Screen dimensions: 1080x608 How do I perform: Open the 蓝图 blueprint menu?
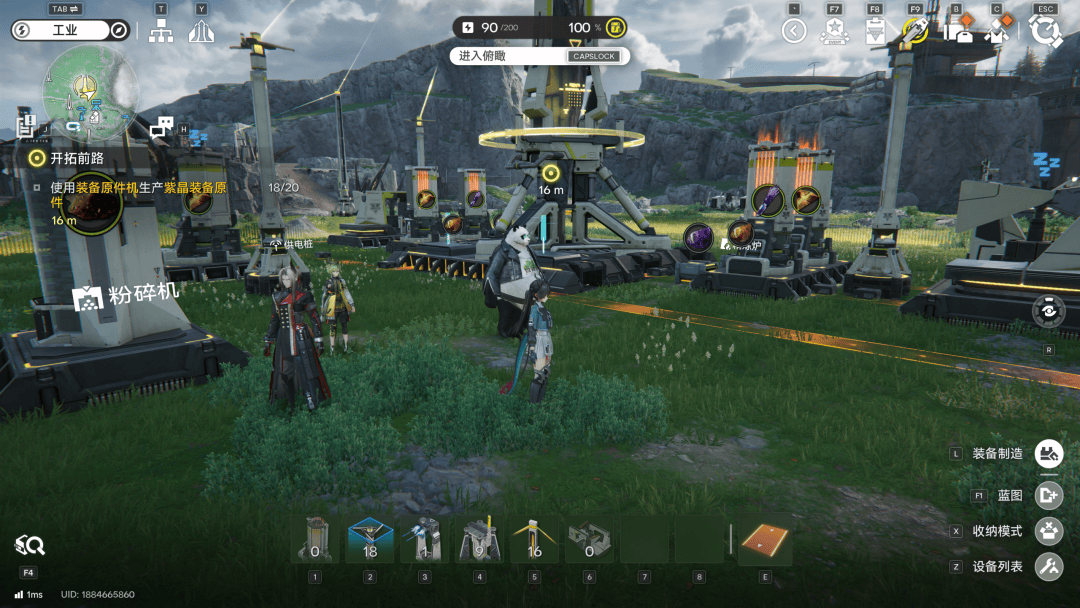click(x=1048, y=495)
